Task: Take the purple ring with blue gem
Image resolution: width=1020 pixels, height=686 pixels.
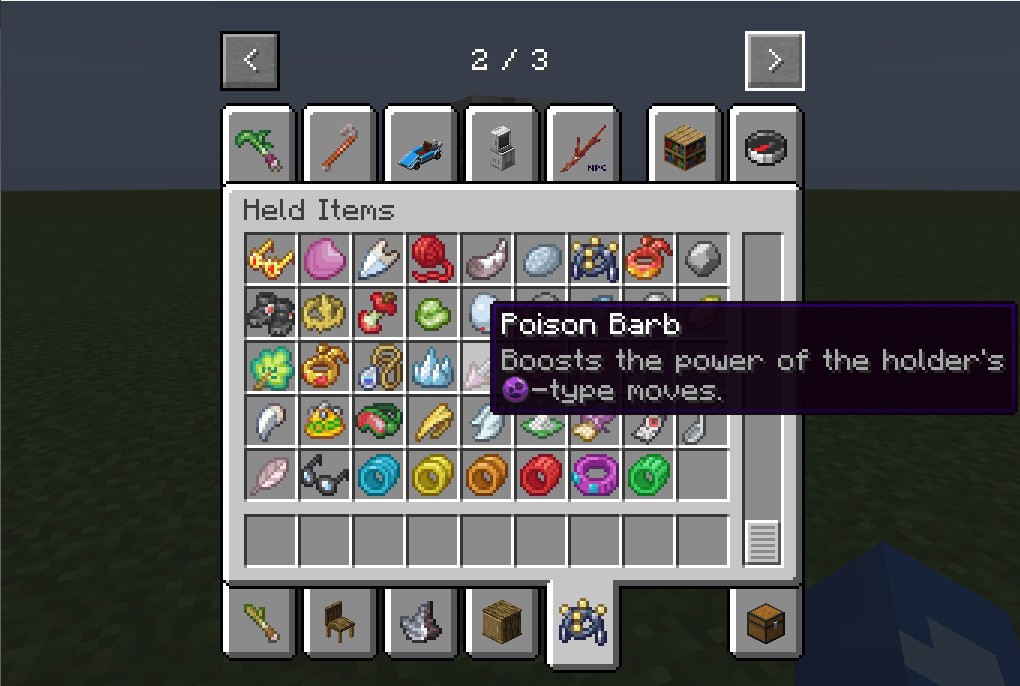Action: point(595,475)
